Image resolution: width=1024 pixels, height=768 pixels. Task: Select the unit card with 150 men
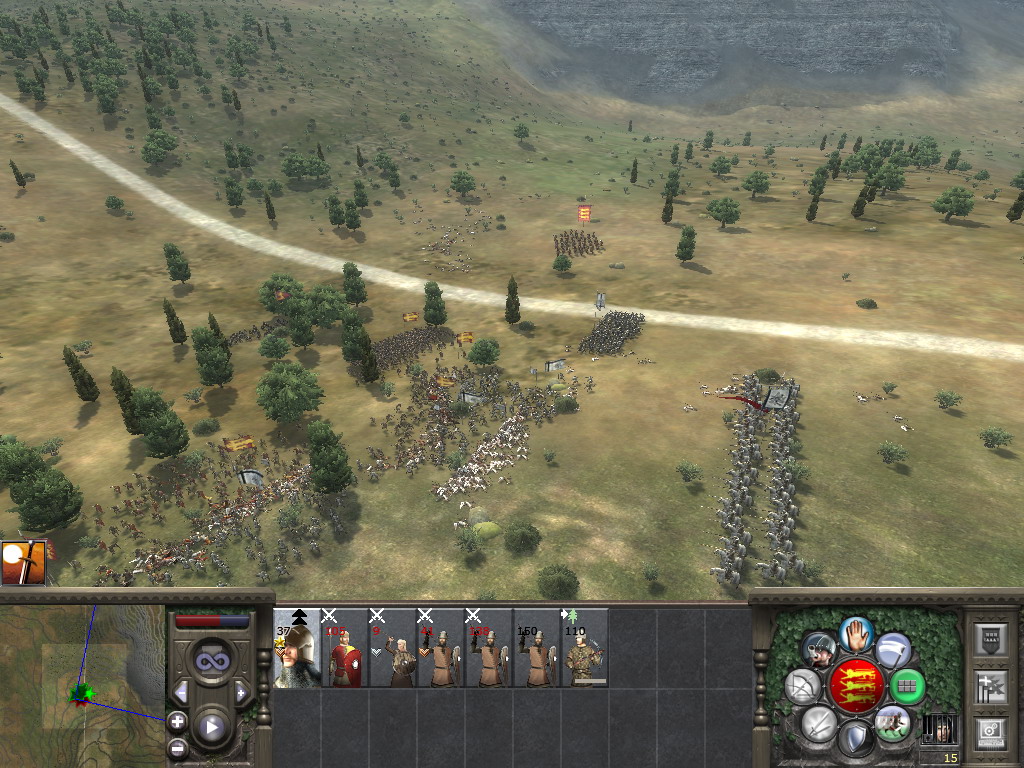click(x=537, y=648)
